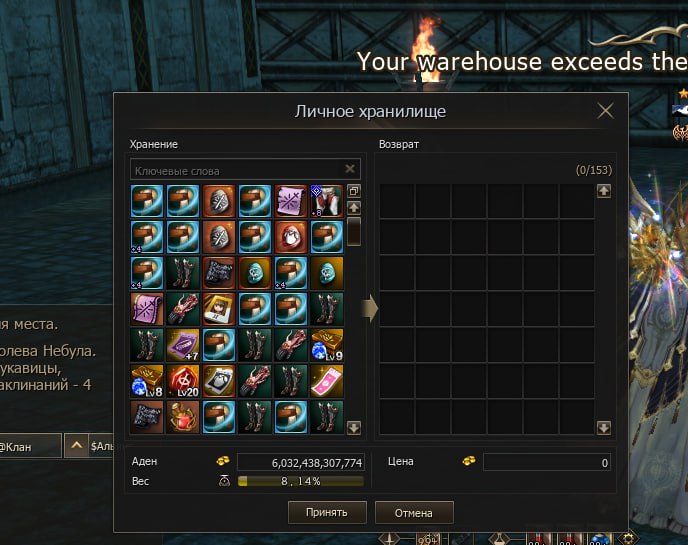Expand the chat channel arrow button

tap(76, 445)
